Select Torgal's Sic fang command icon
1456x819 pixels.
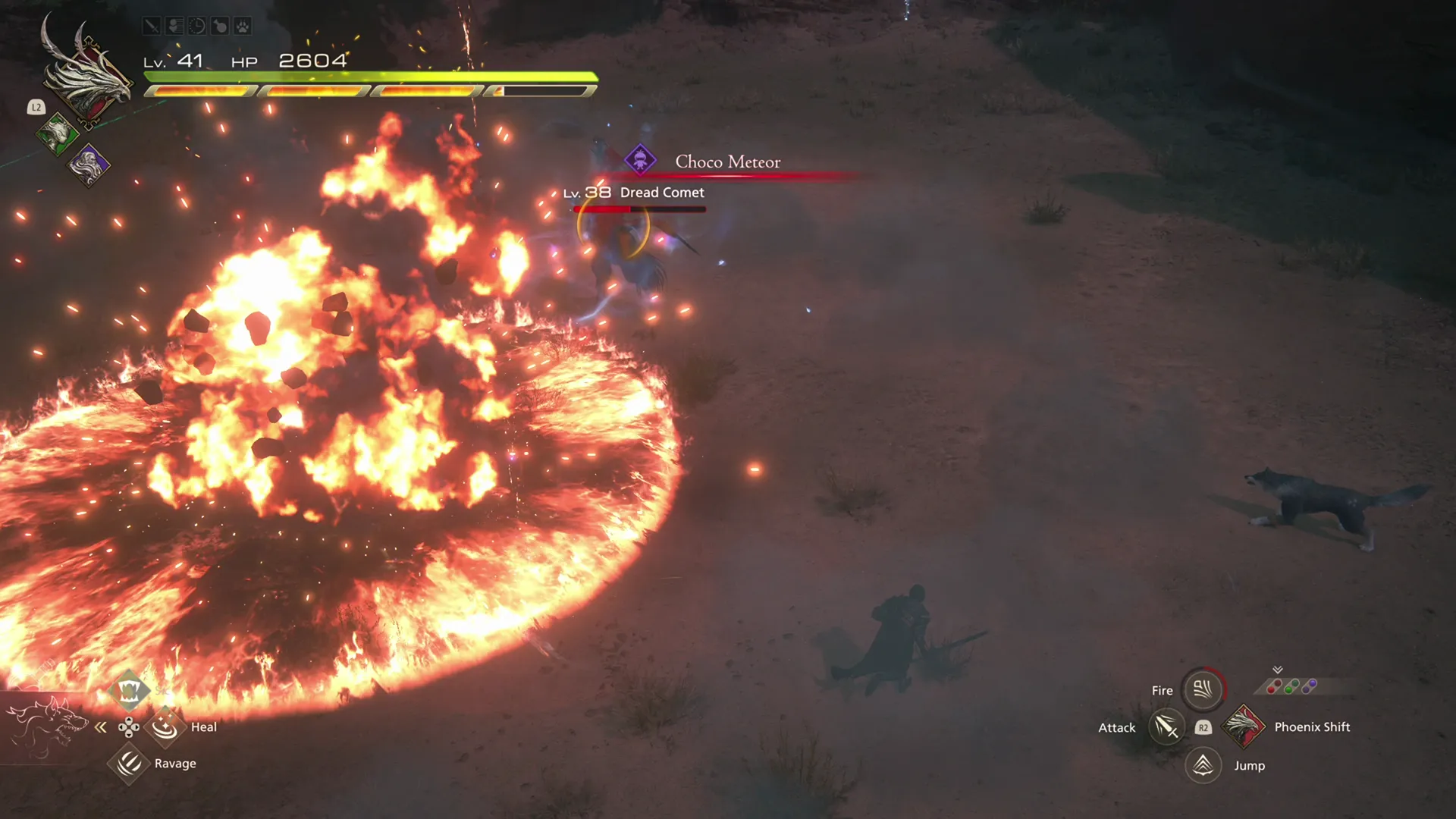[x=130, y=690]
